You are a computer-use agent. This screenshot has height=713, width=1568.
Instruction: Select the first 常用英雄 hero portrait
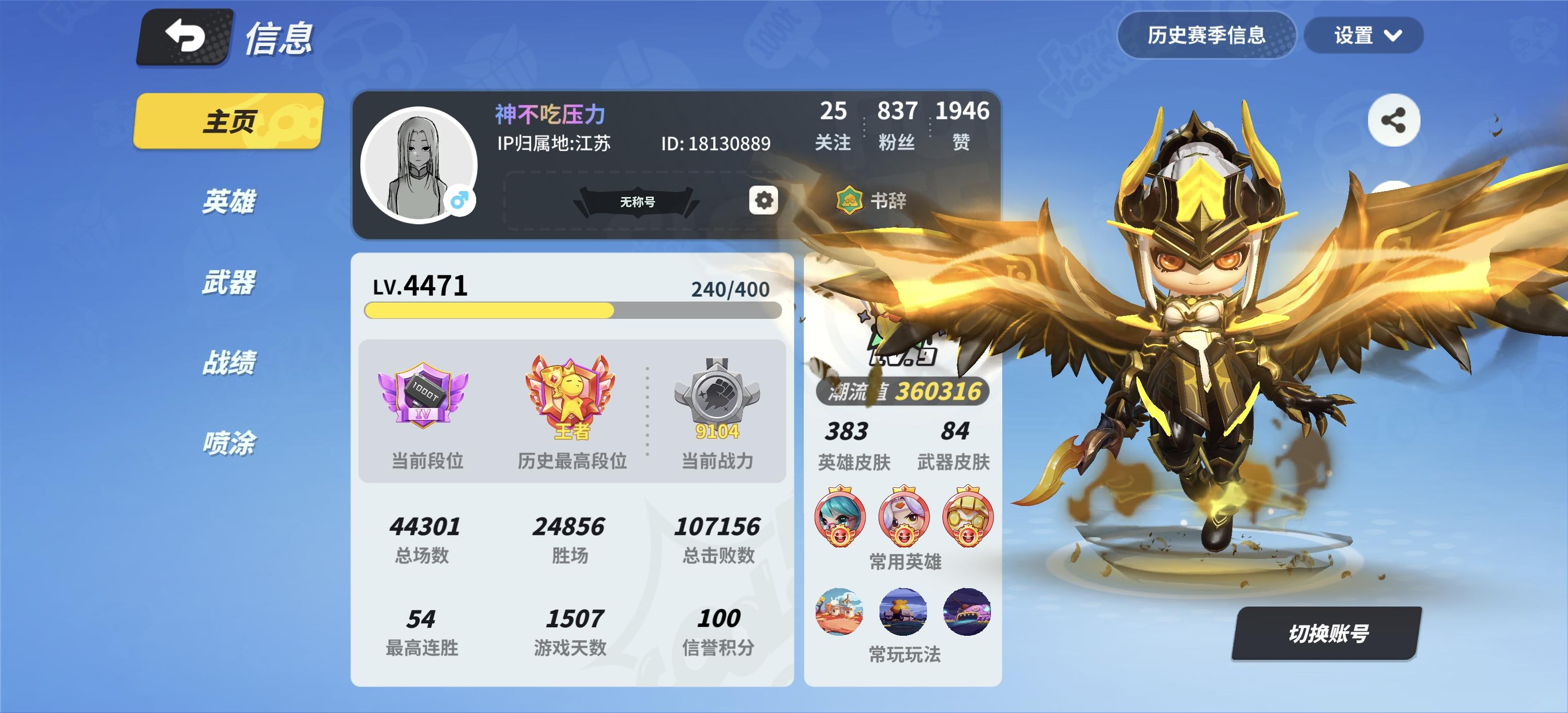point(840,517)
